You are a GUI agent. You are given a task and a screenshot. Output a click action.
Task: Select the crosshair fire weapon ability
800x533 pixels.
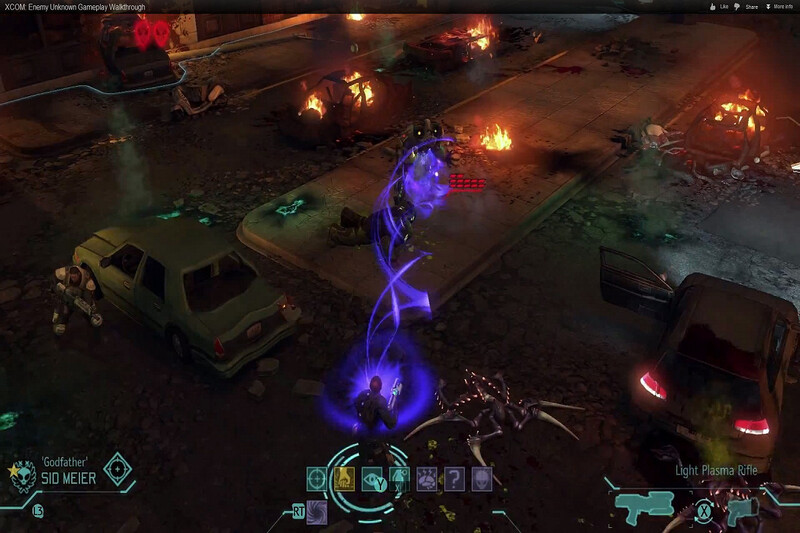[x=317, y=479]
